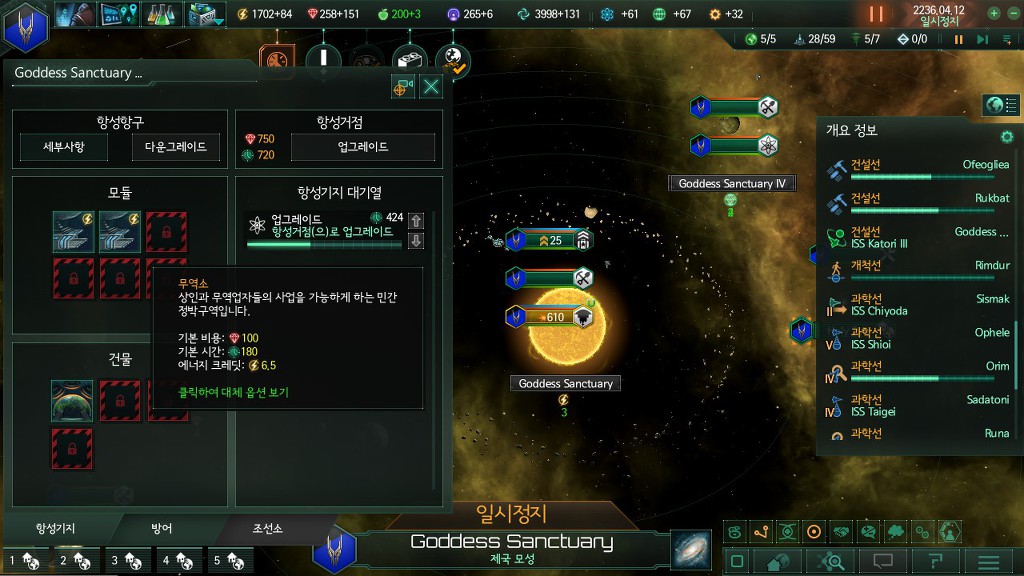Click the Goddess Sanctuary IV planet label

coord(733,184)
